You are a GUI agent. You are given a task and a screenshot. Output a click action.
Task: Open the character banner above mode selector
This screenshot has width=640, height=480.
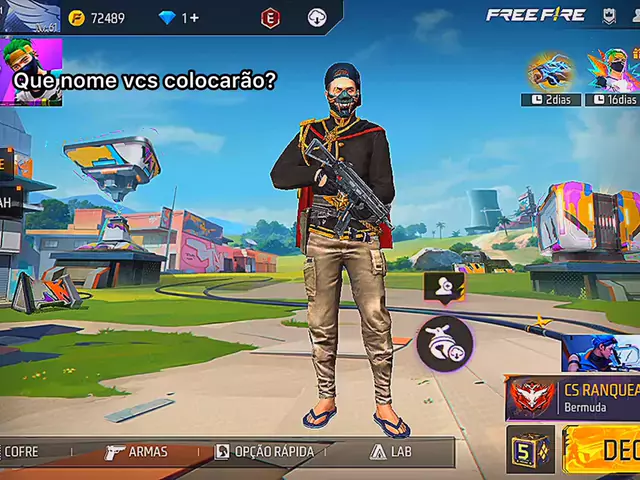click(600, 353)
